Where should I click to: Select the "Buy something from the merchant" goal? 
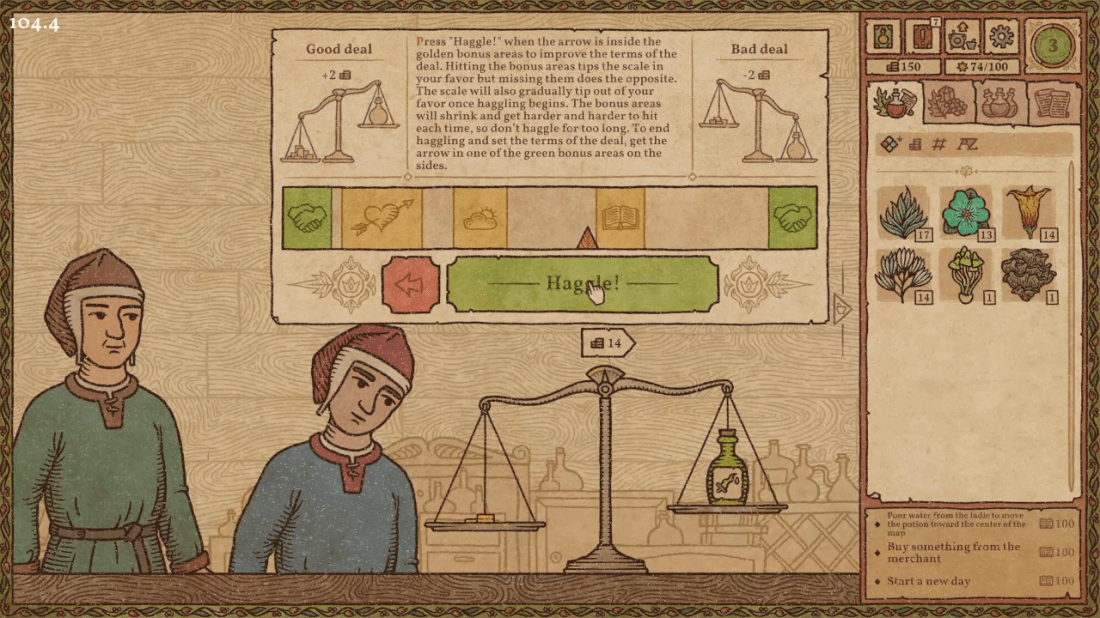point(955,552)
